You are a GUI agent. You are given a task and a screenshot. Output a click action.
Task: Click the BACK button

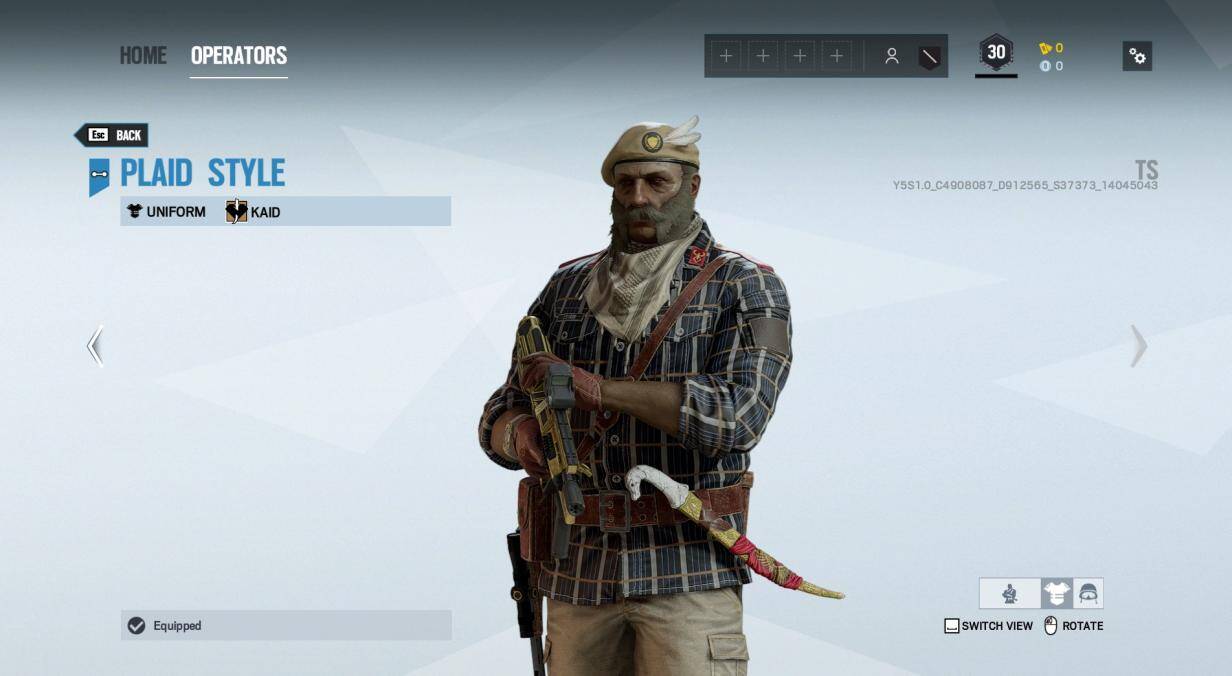[x=112, y=135]
